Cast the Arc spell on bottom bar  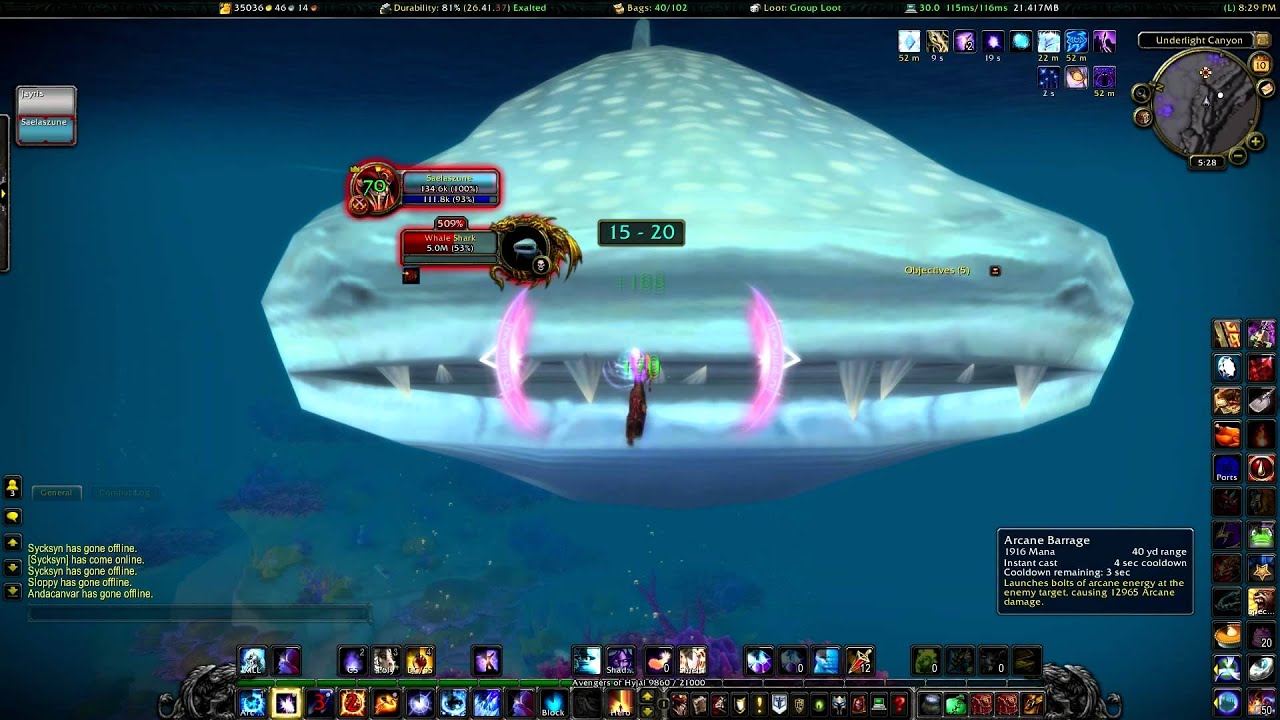(251, 704)
